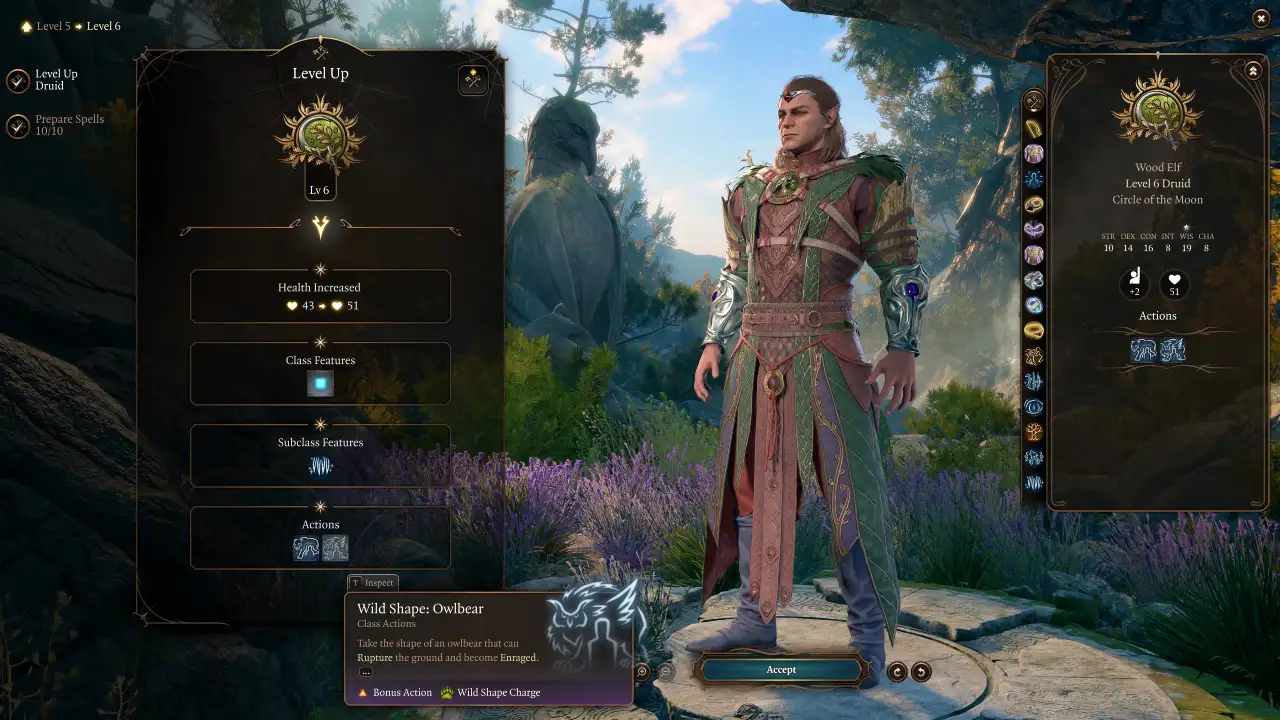Close the level up screen
This screenshot has width=1280, height=720.
1260,18
